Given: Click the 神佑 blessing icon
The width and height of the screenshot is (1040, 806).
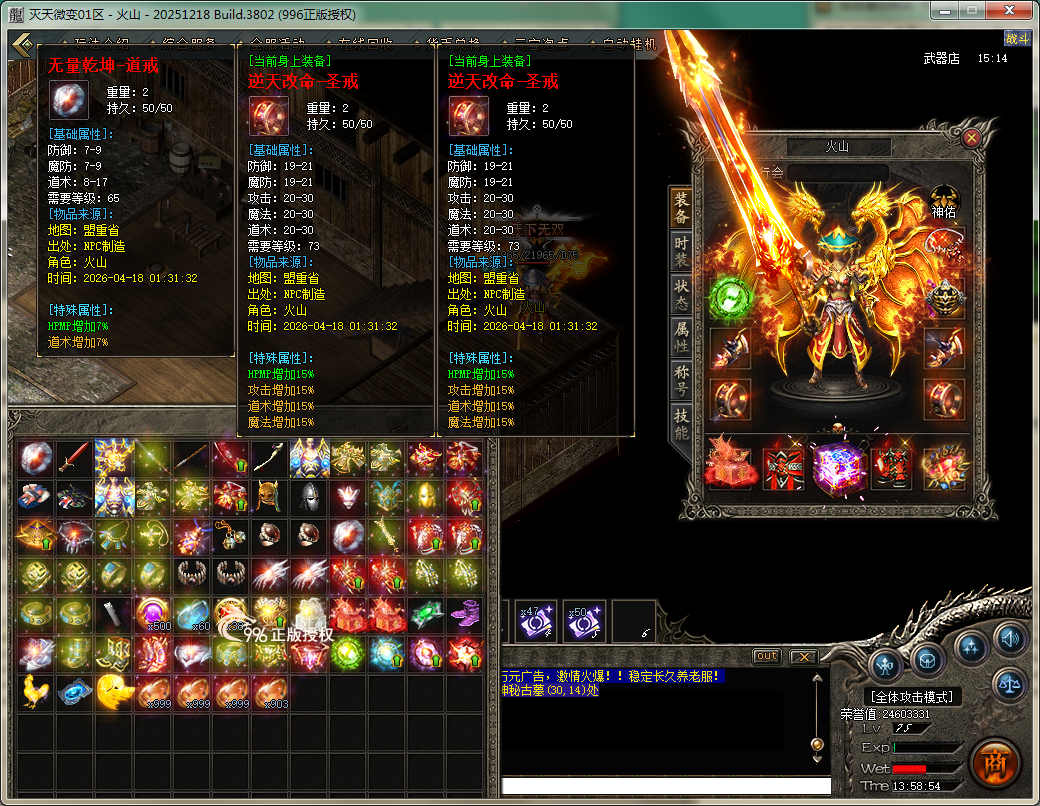Looking at the screenshot, I should (x=945, y=200).
